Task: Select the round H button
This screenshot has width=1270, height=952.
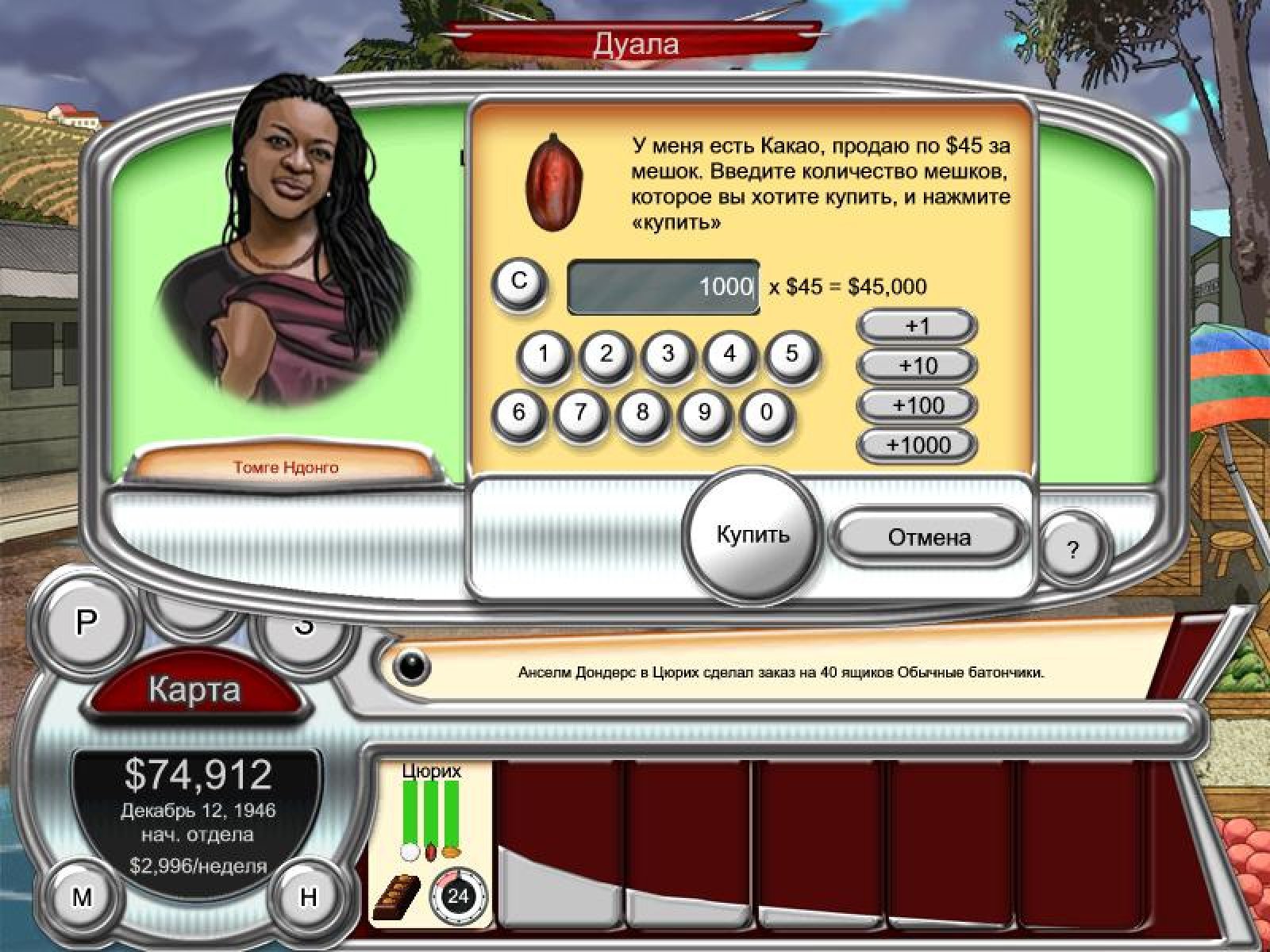Action: 308,897
